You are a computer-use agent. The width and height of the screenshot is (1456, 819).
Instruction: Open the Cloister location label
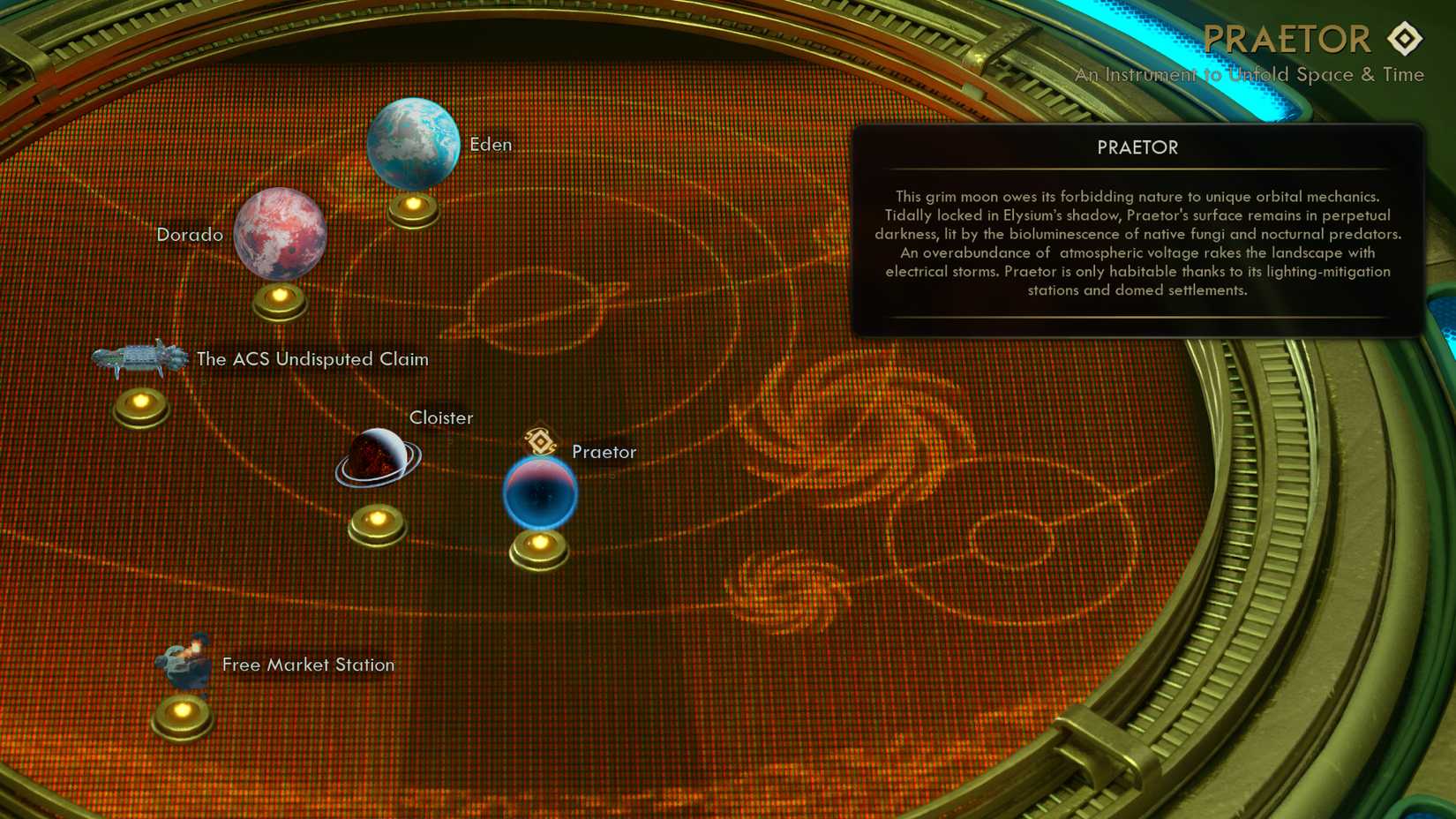(441, 417)
